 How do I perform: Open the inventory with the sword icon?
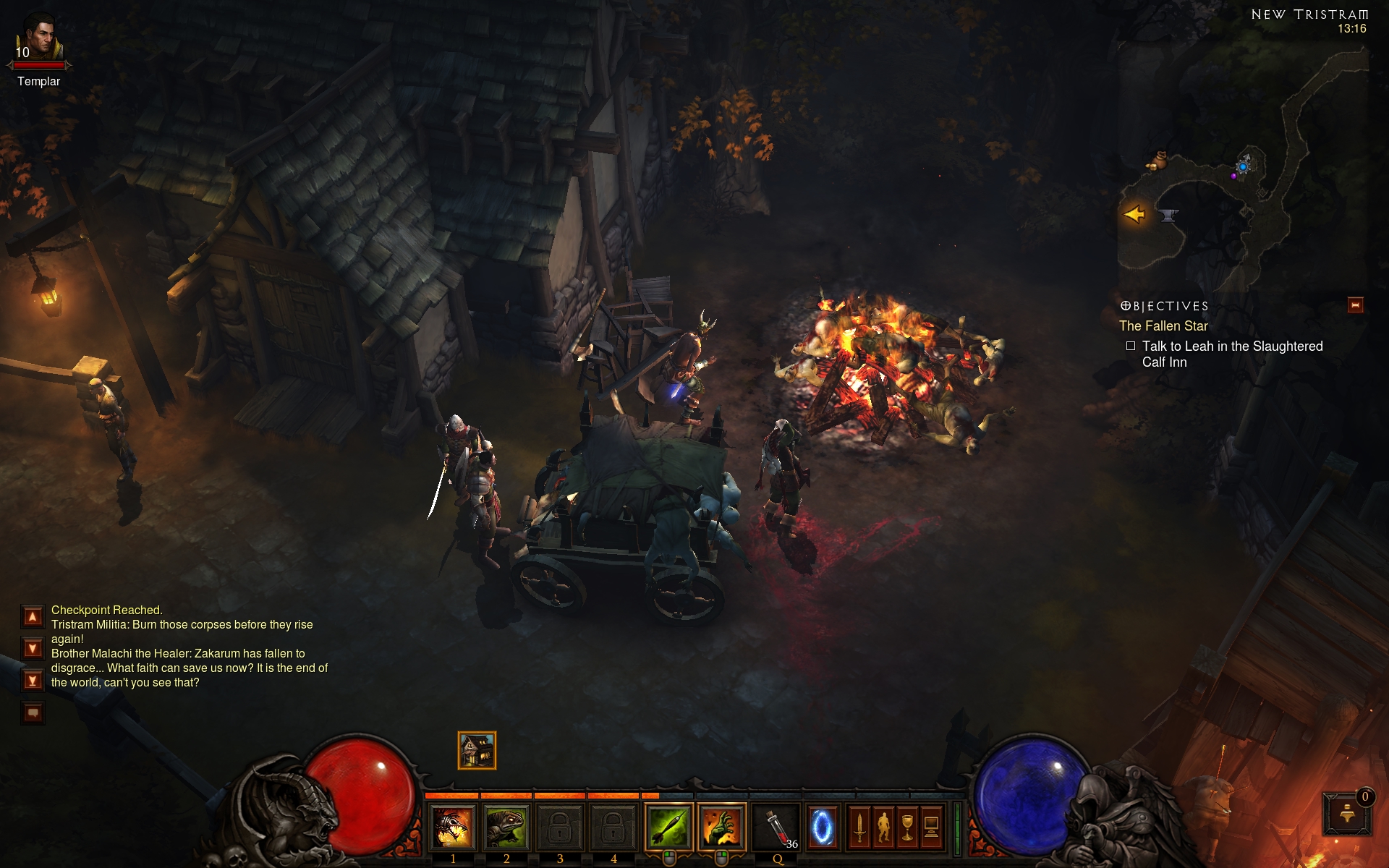pos(859,827)
